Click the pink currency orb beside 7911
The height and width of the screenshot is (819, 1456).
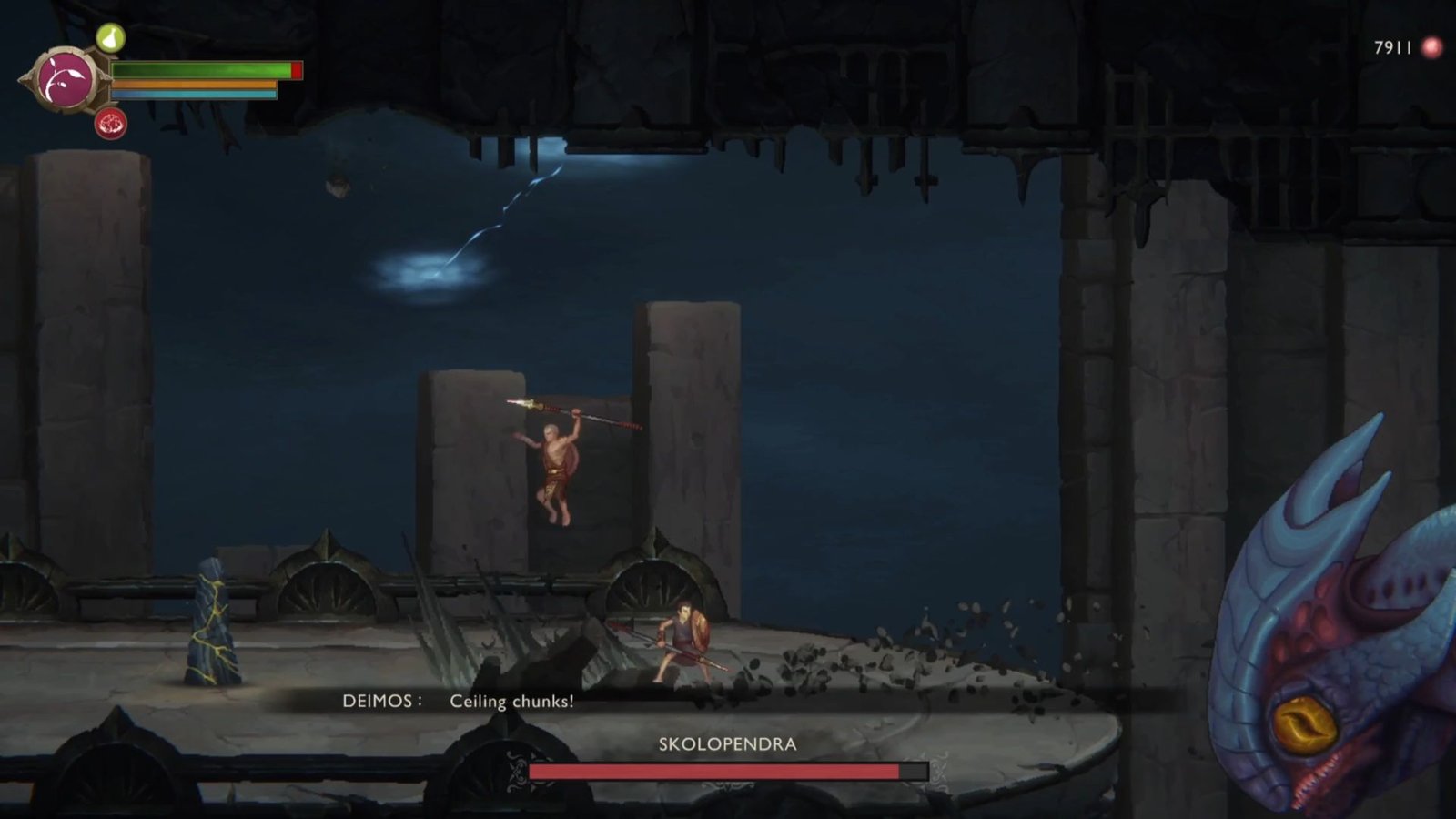pos(1432,44)
